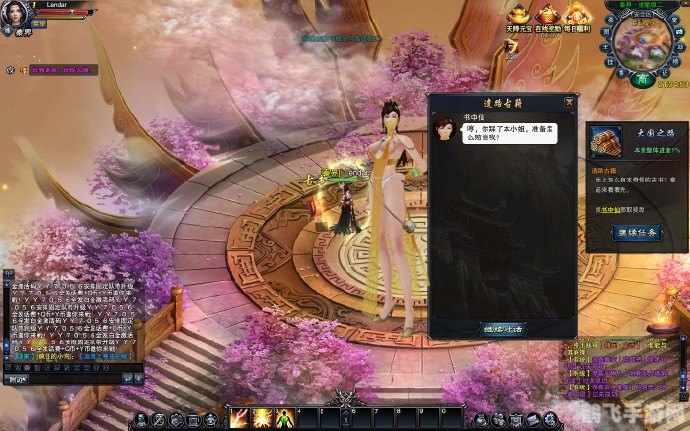
Task: Click the 书中仙 NPC portrait in dialogue
Action: (x=445, y=129)
